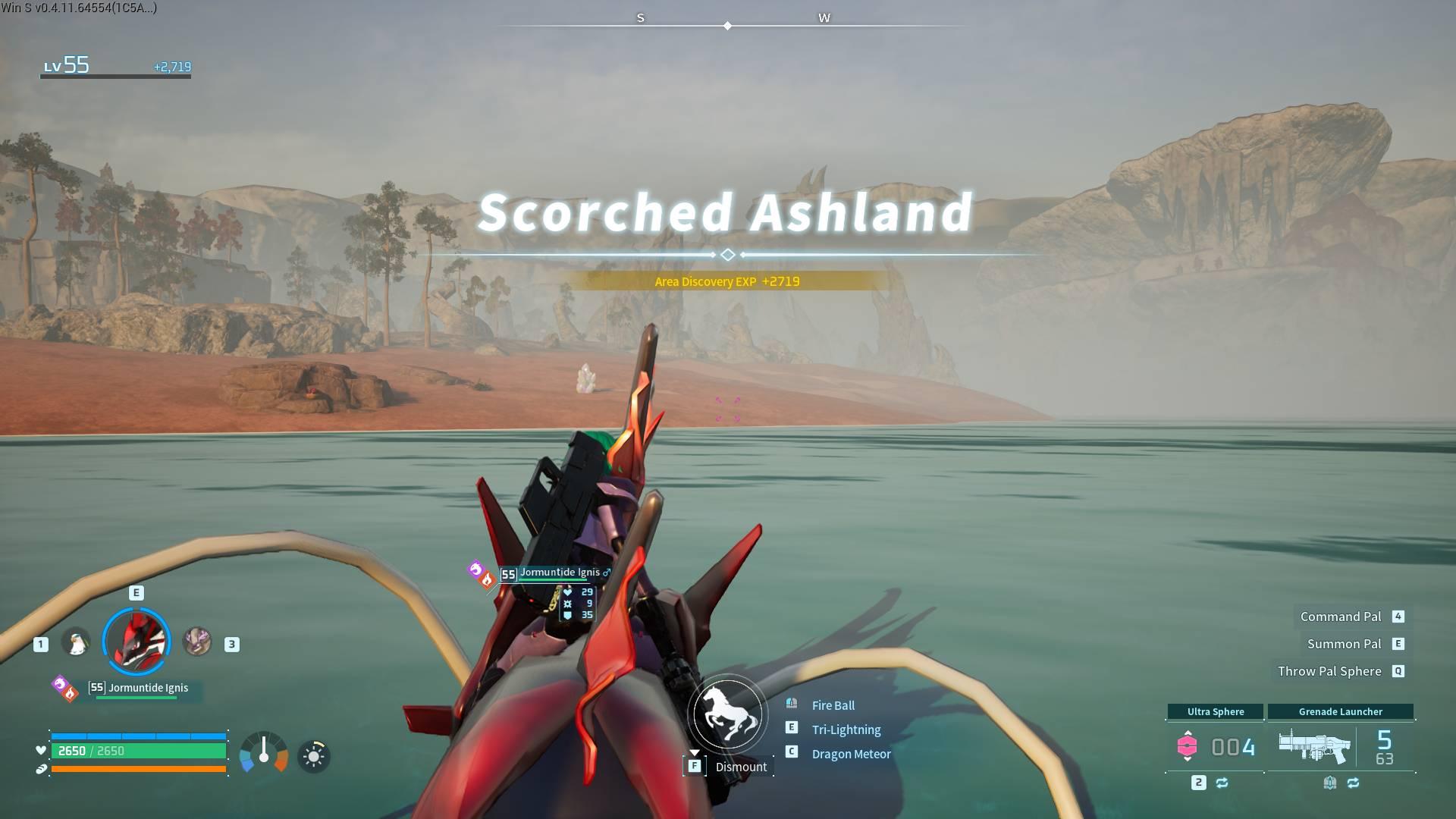Select the Jormuntide Ignis party portrait
Viewport: 1456px width, 819px height.
click(136, 642)
